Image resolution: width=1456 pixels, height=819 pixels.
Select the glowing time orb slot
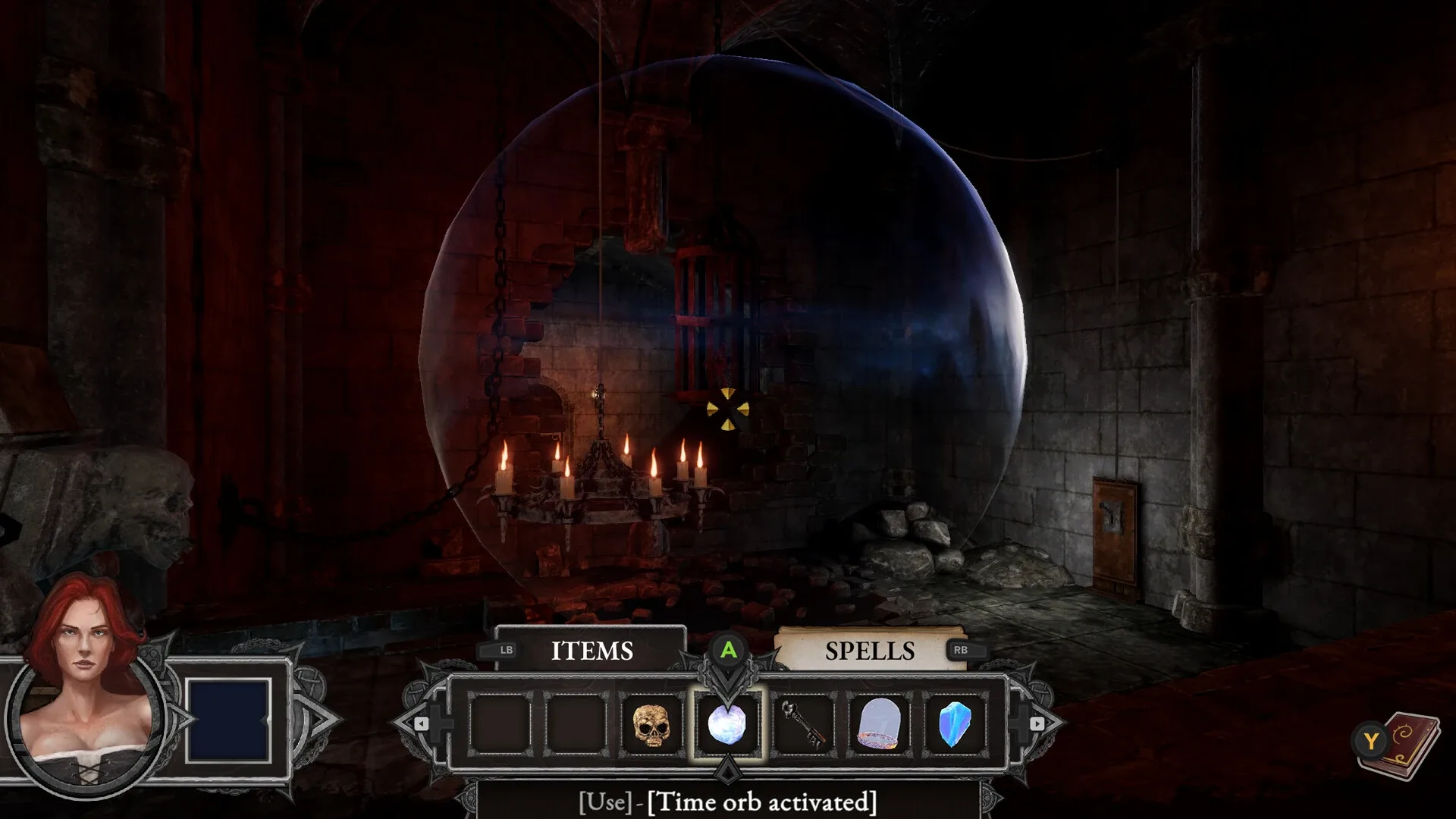click(x=727, y=724)
